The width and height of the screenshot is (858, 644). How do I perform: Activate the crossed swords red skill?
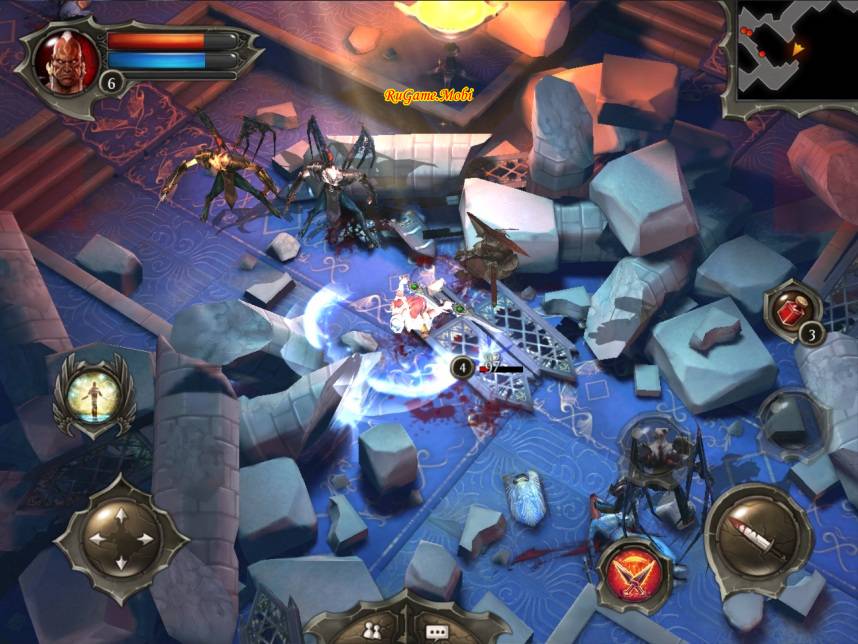(635, 575)
